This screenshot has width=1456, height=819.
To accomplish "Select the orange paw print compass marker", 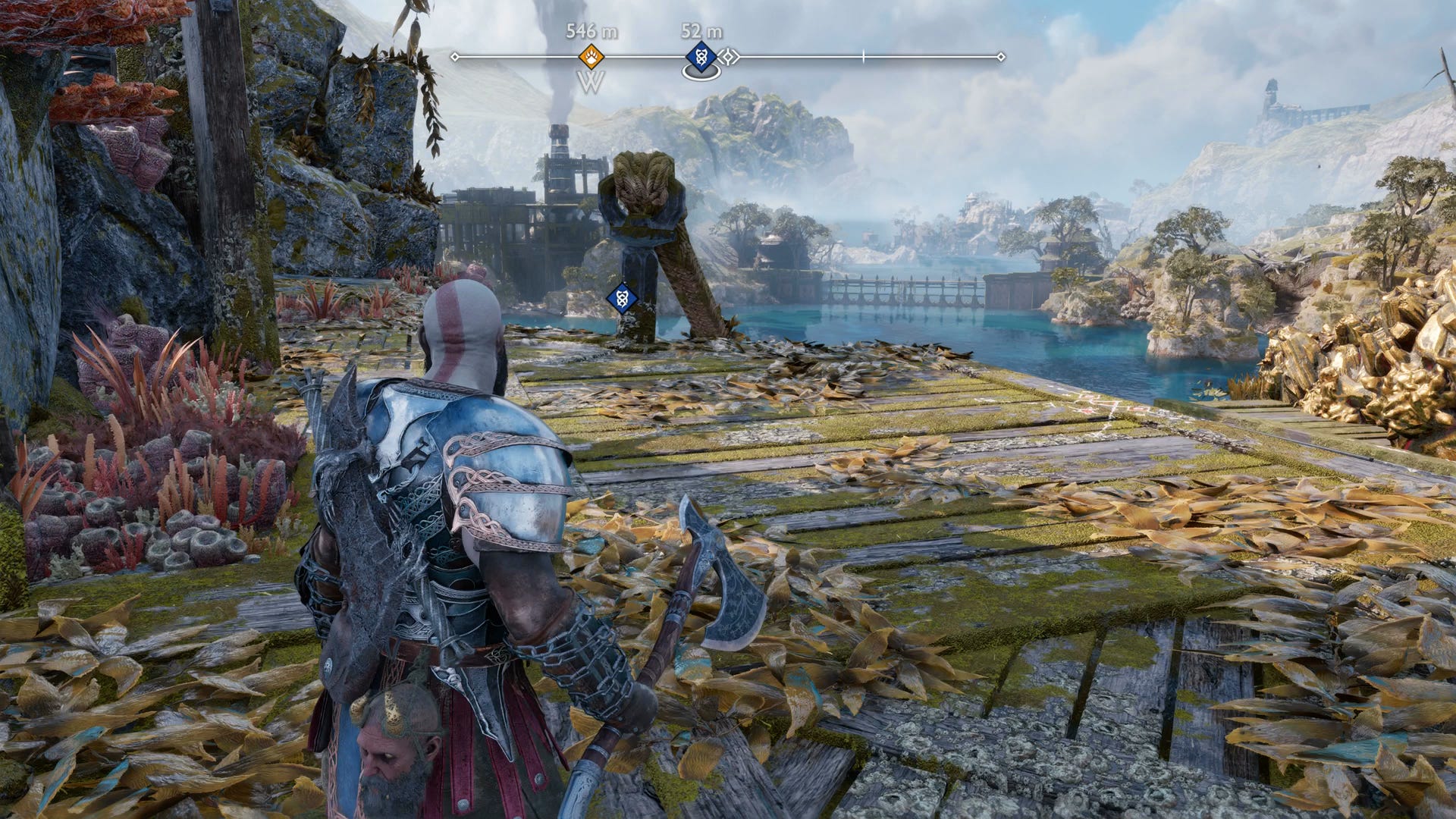I will 591,56.
